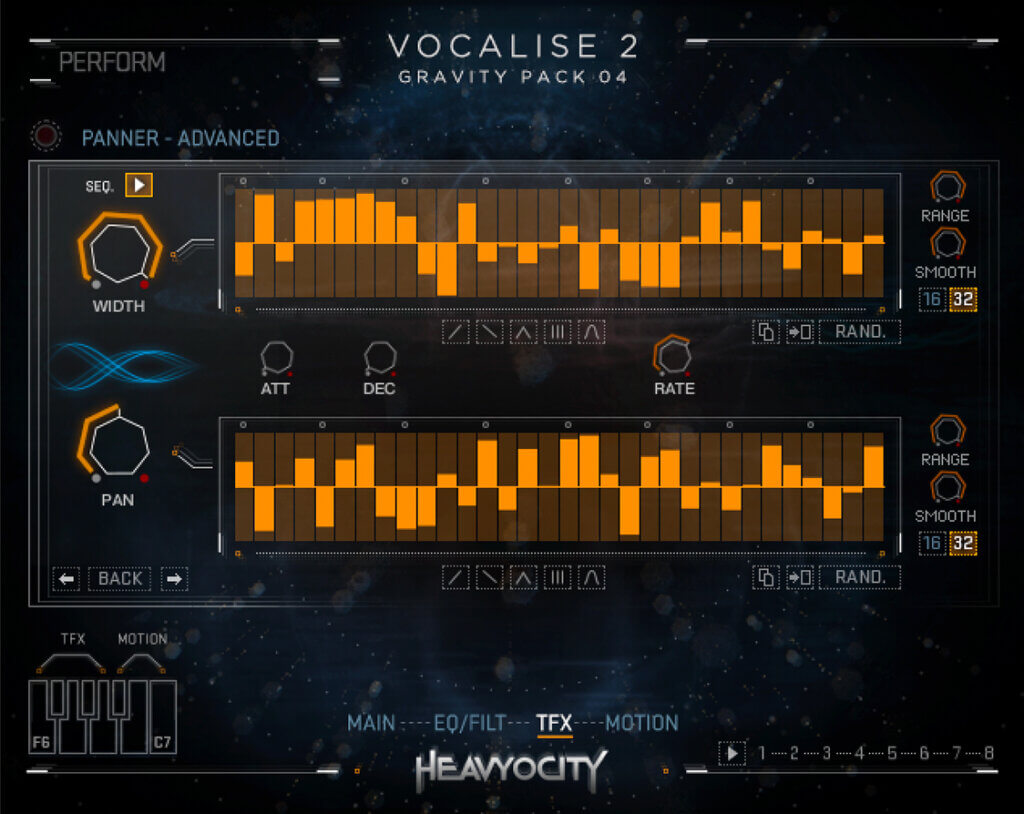Image resolution: width=1024 pixels, height=814 pixels.
Task: Start the bottom-right preset sequence play button
Action: pyautogui.click(x=732, y=753)
